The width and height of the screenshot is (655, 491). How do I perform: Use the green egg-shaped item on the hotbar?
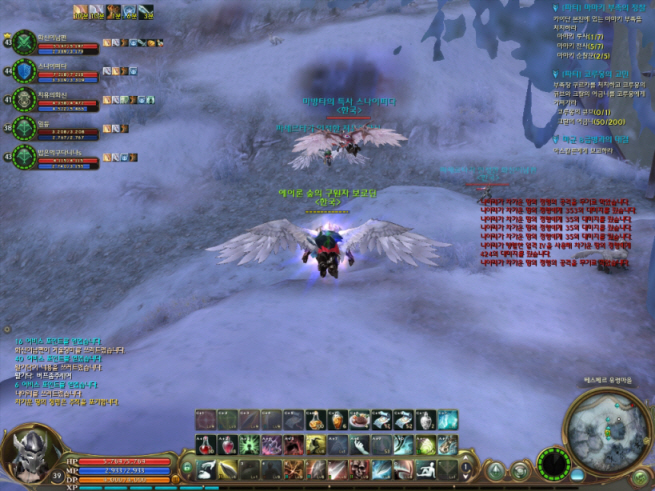pos(426,444)
